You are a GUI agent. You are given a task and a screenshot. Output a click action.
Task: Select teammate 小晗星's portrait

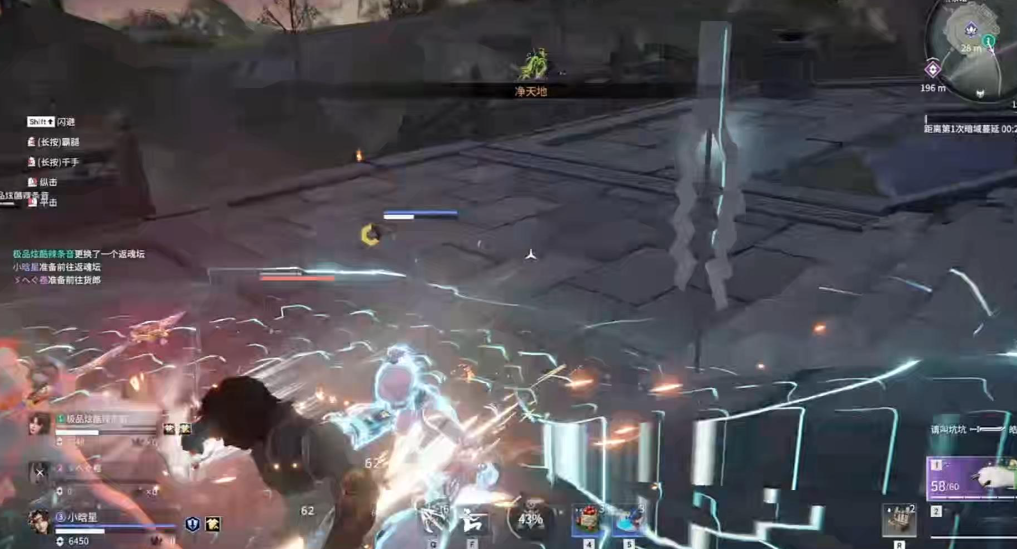pos(39,522)
